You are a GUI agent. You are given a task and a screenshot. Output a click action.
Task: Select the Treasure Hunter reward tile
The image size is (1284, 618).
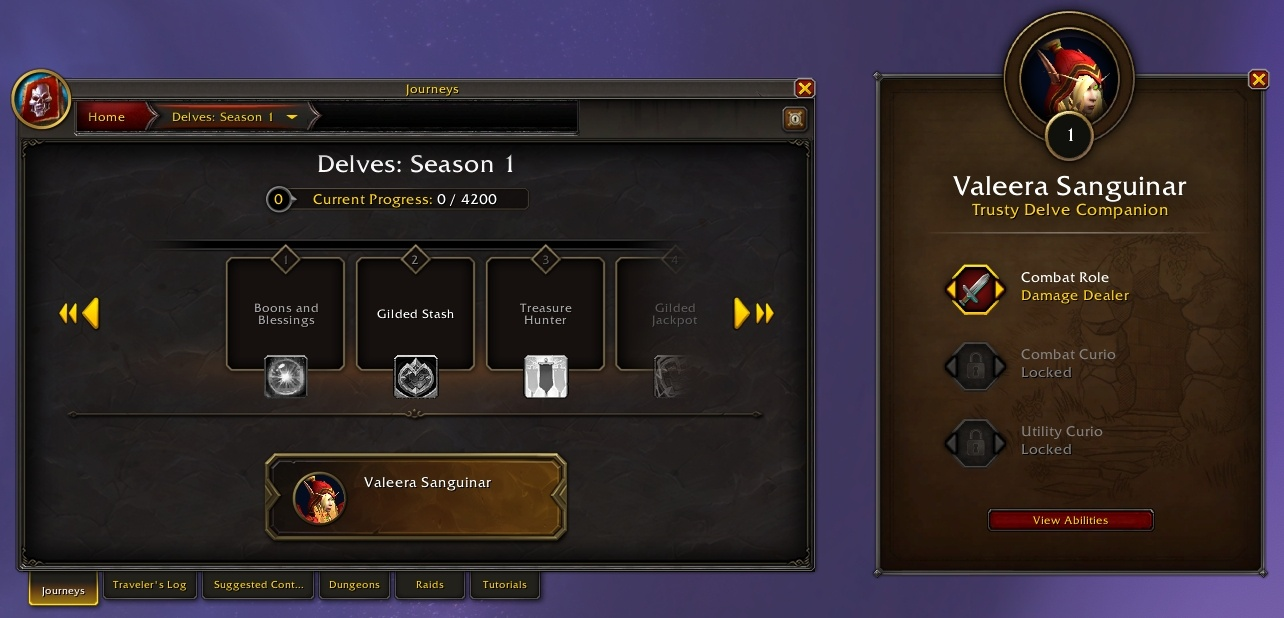click(x=545, y=314)
